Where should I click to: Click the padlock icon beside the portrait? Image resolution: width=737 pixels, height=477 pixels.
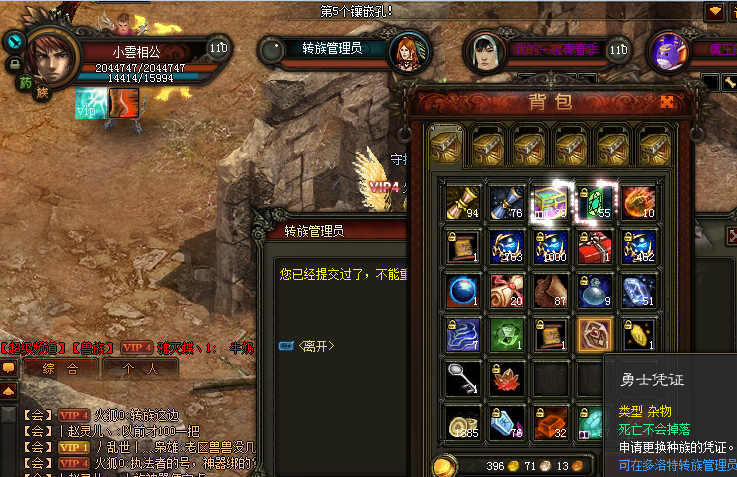coord(14,63)
